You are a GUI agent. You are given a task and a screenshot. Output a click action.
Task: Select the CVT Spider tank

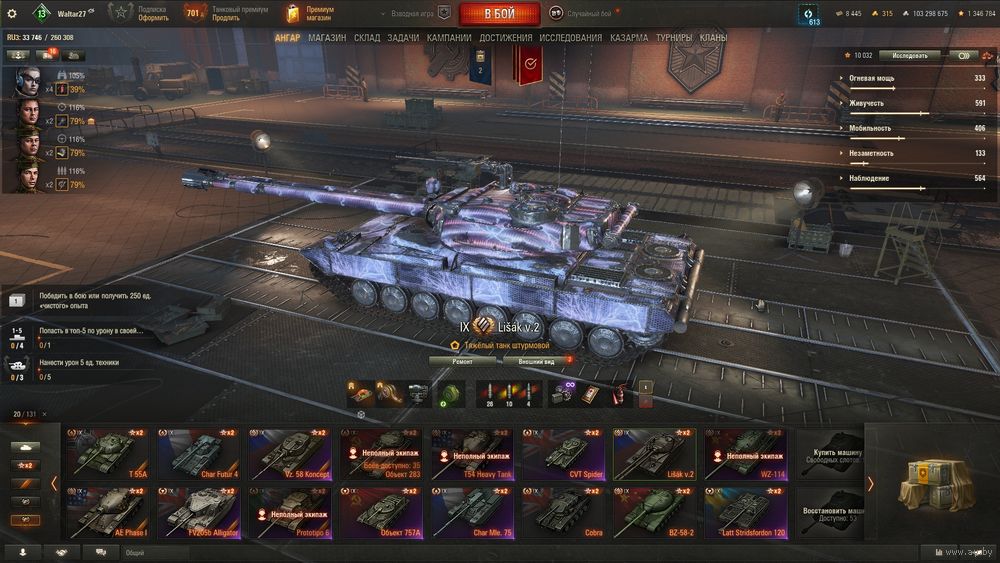[563, 454]
